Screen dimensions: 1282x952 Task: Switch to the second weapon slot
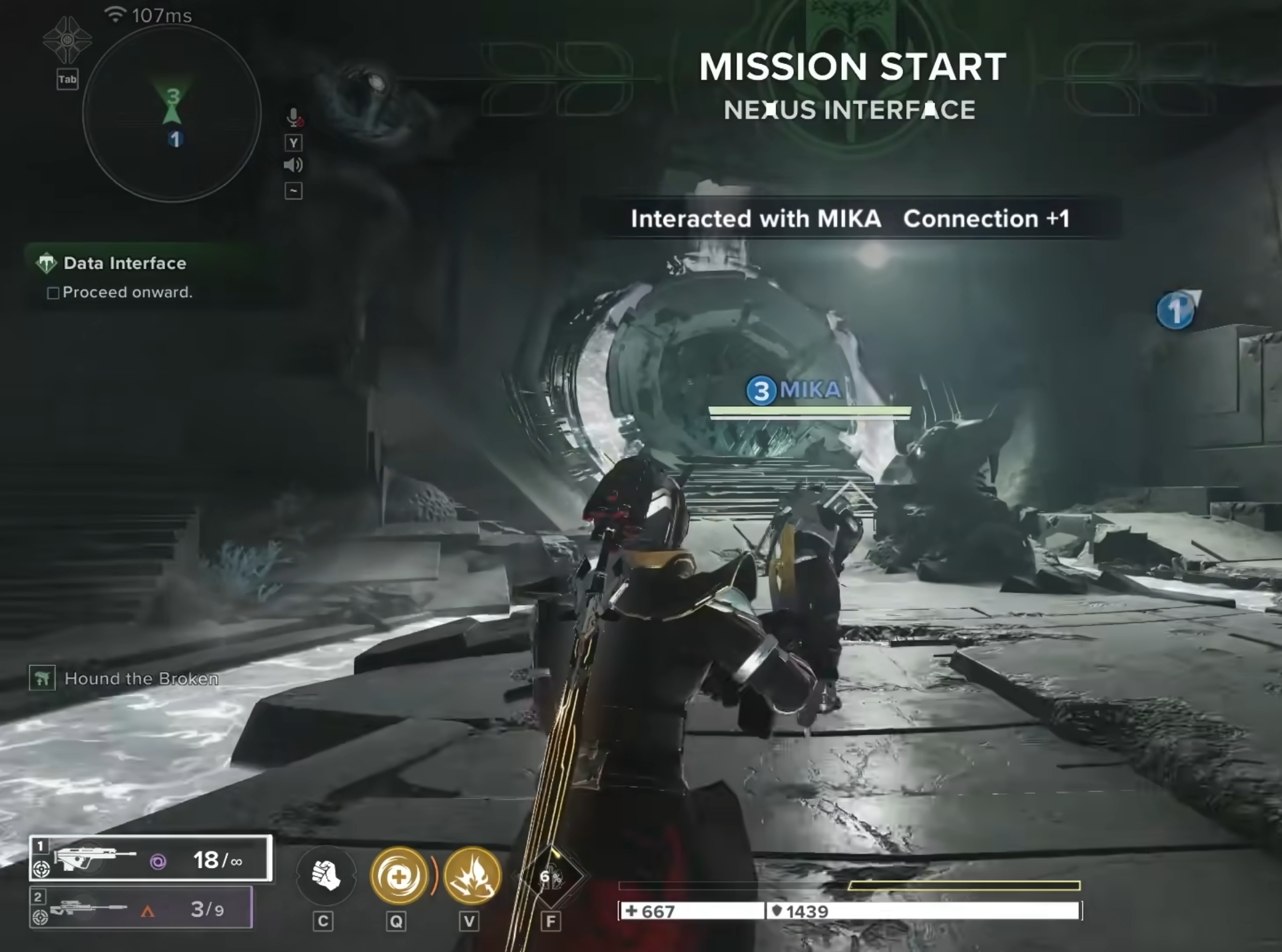coord(141,908)
